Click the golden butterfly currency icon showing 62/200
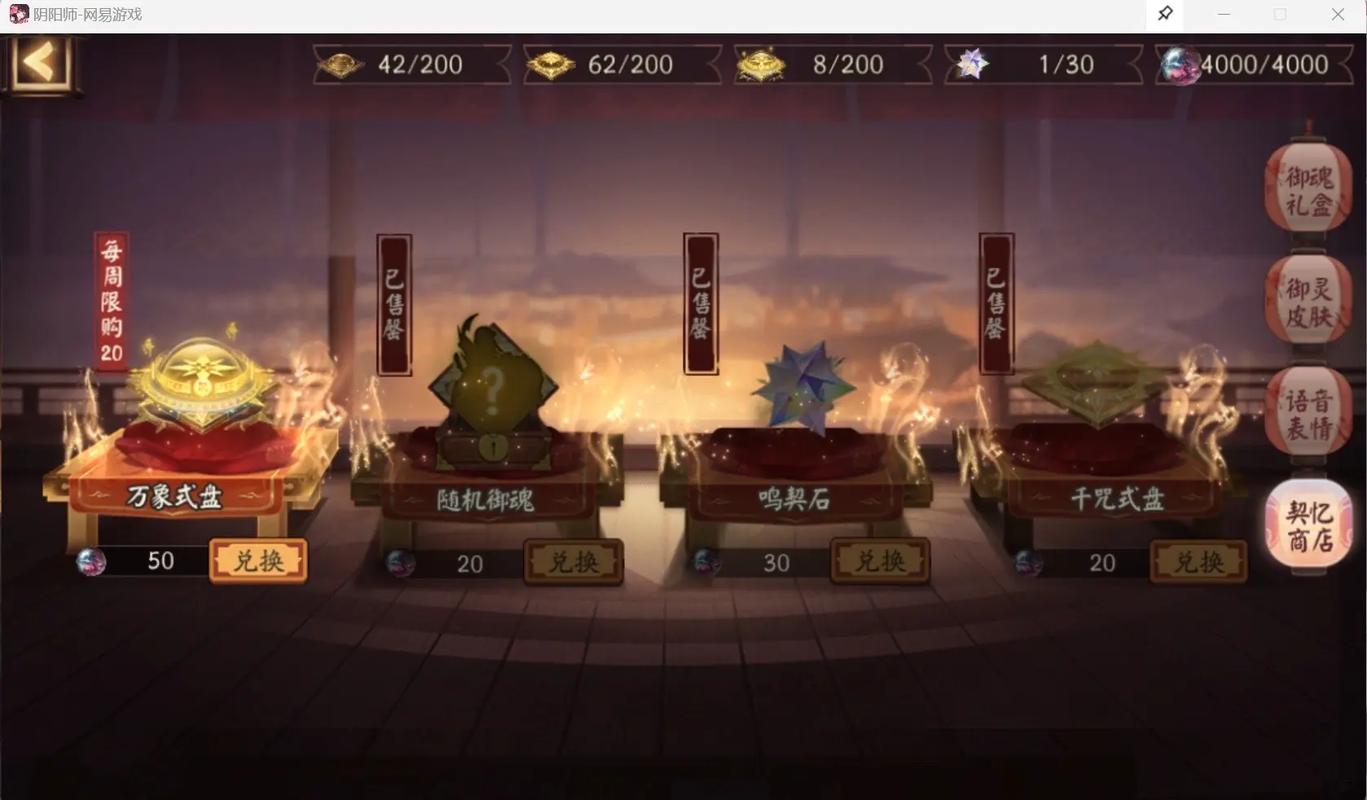The height and width of the screenshot is (800, 1367). point(551,64)
